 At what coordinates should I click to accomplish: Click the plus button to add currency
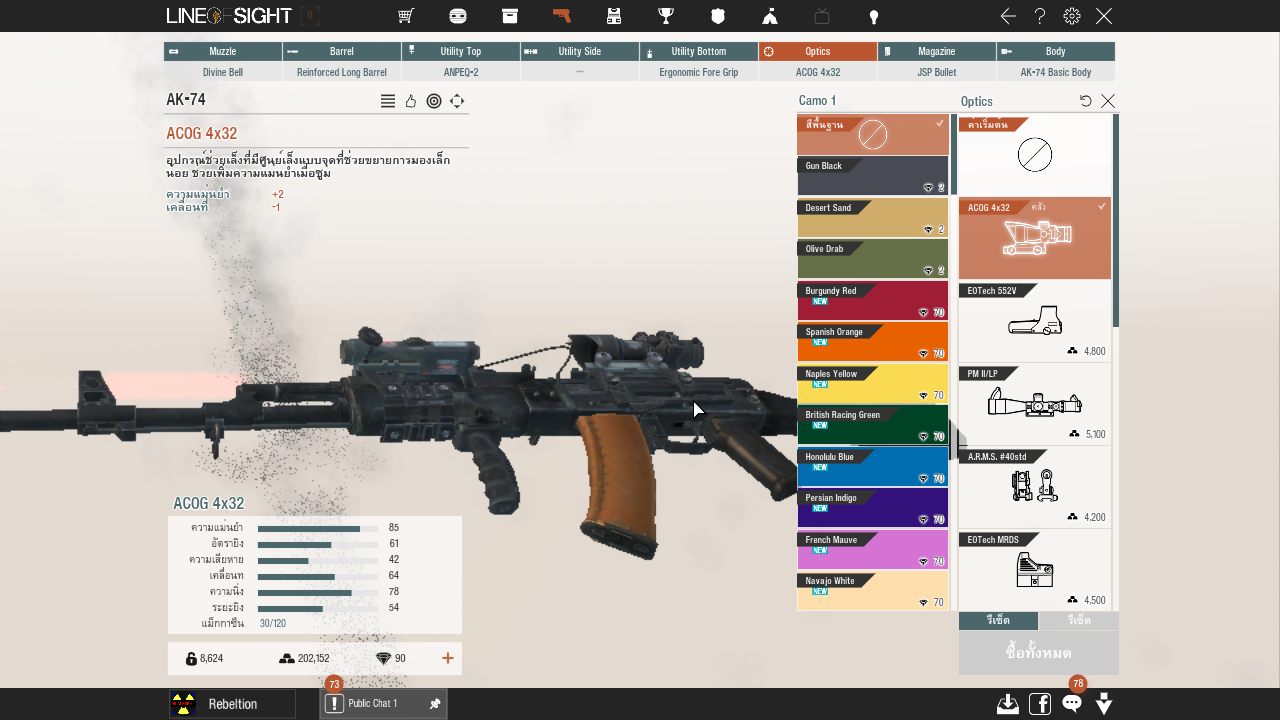(447, 658)
